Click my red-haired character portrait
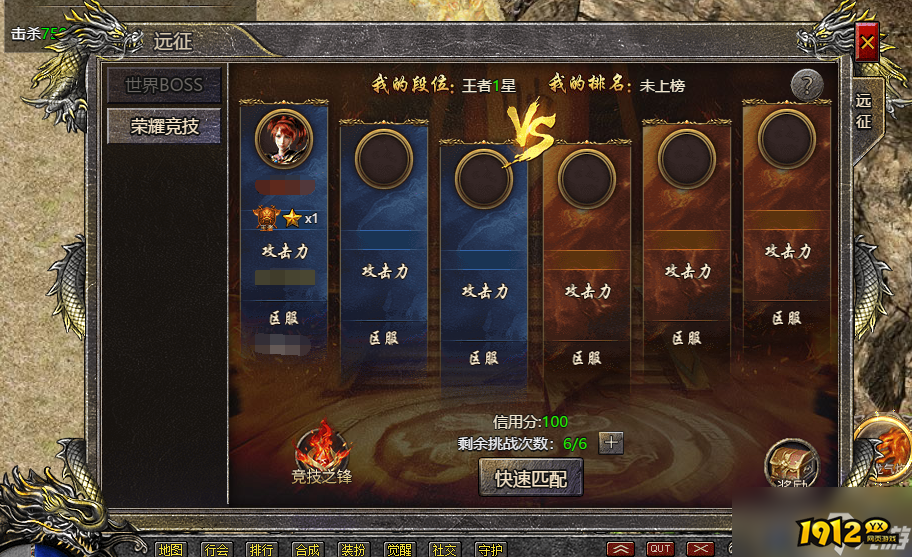This screenshot has width=912, height=557. coord(284,137)
